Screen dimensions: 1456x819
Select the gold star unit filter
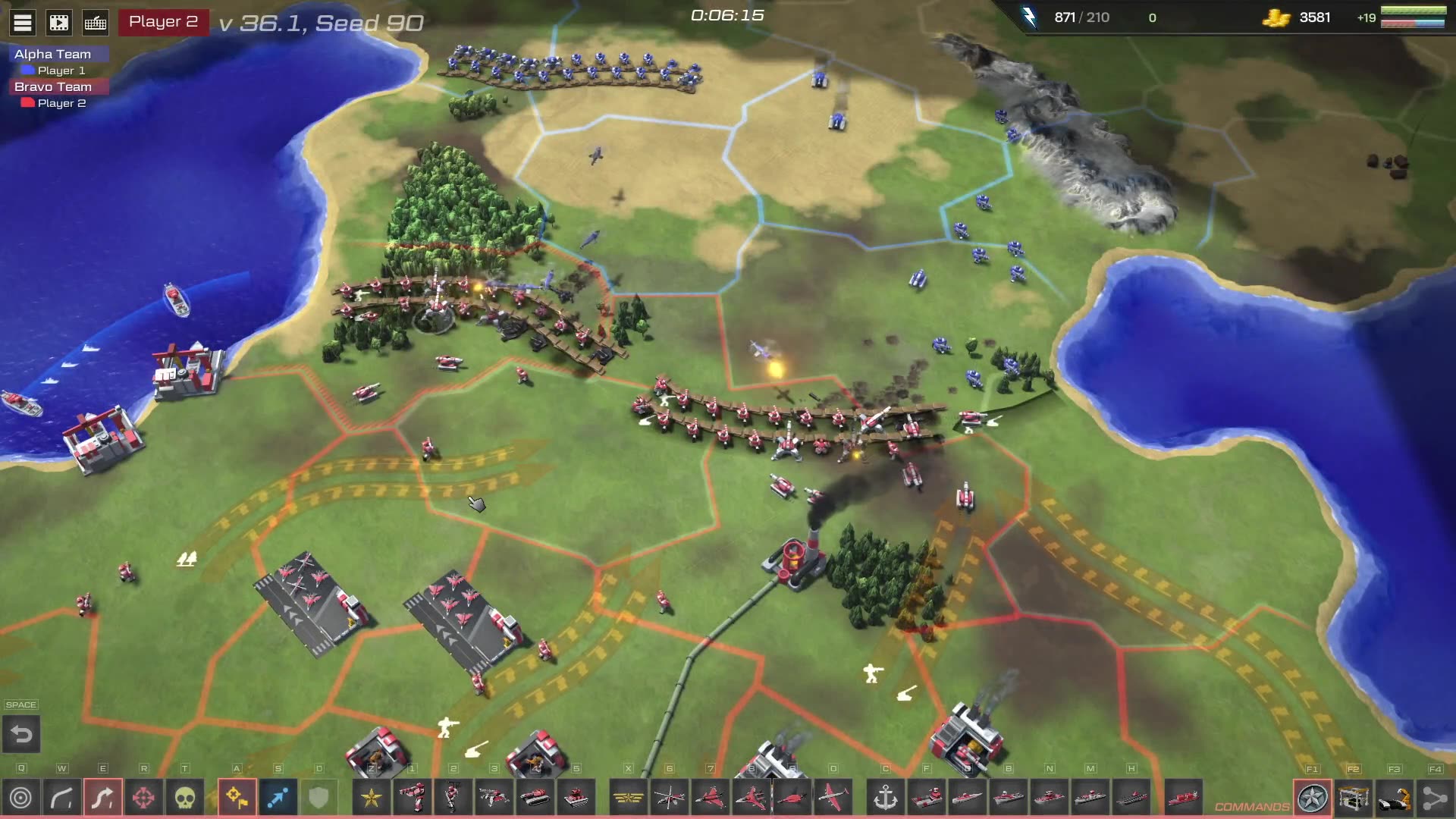coord(372,798)
